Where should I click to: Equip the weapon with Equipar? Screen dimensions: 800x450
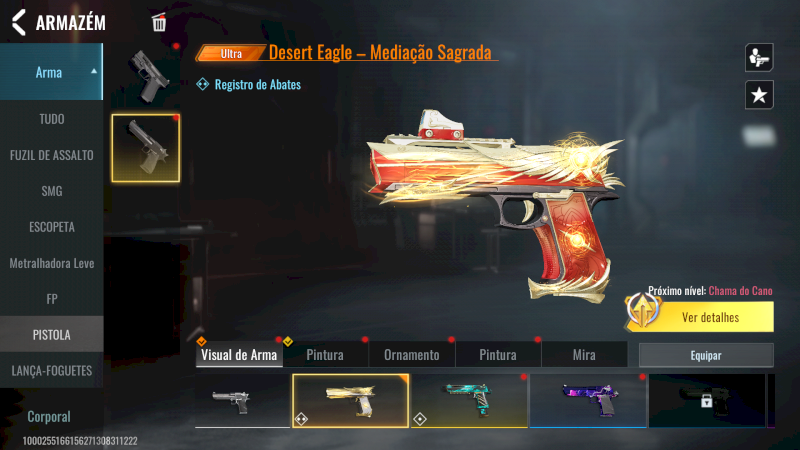706,355
